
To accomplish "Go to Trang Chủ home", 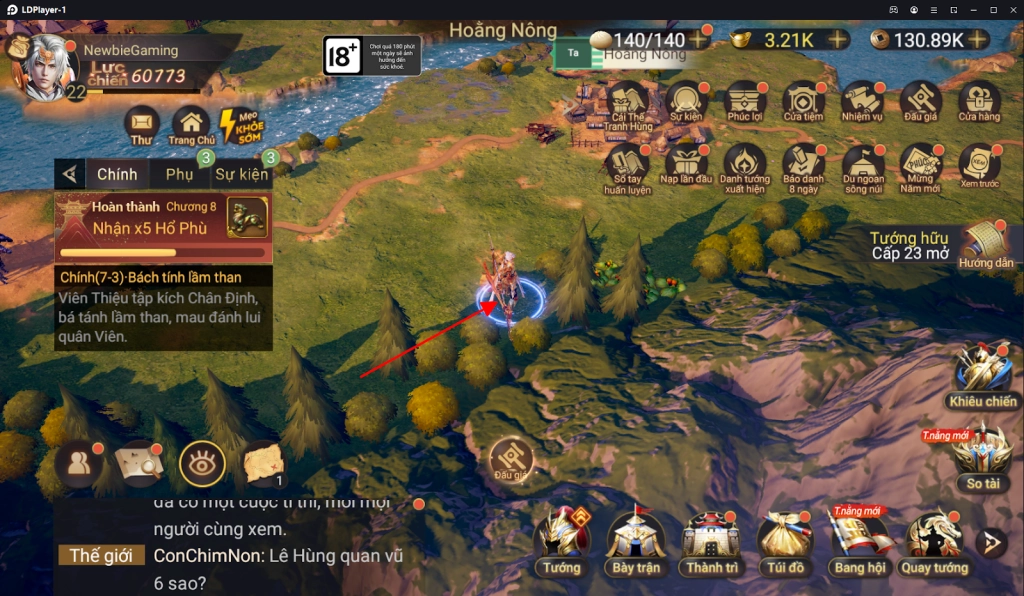I will (x=191, y=125).
